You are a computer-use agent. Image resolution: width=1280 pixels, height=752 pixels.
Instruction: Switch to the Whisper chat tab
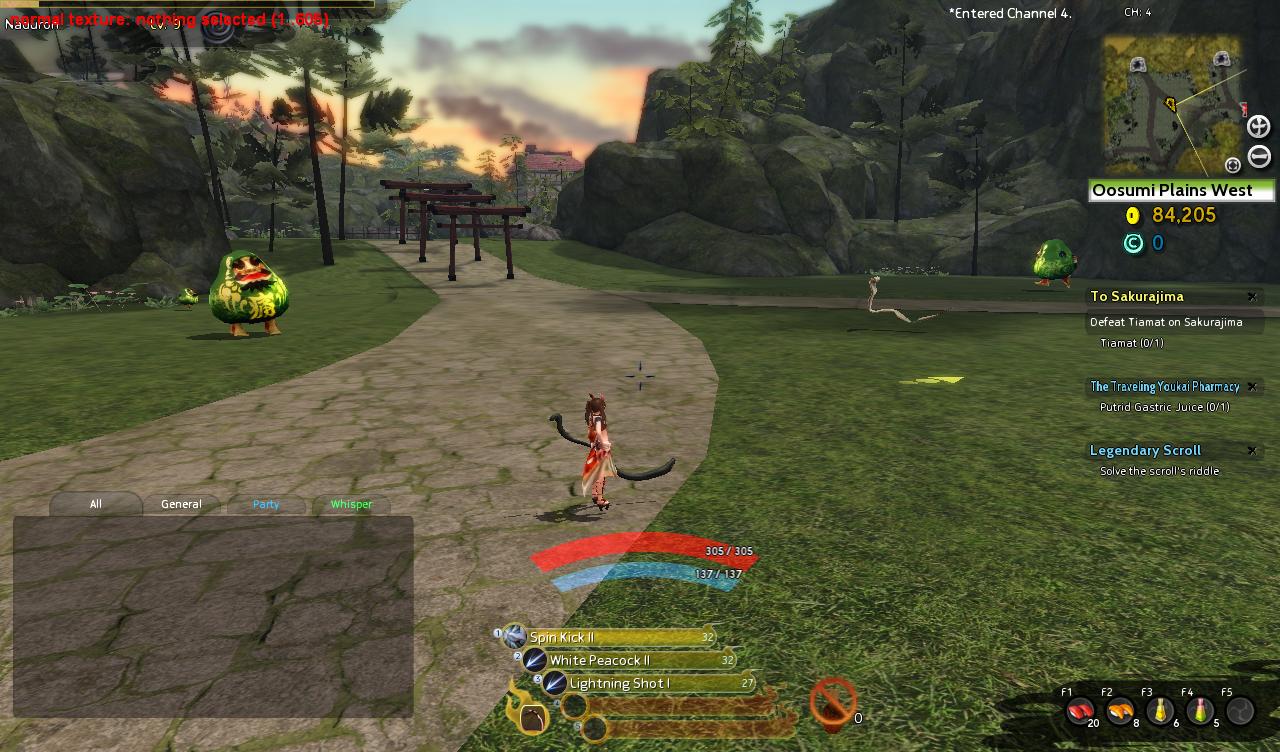coord(351,504)
